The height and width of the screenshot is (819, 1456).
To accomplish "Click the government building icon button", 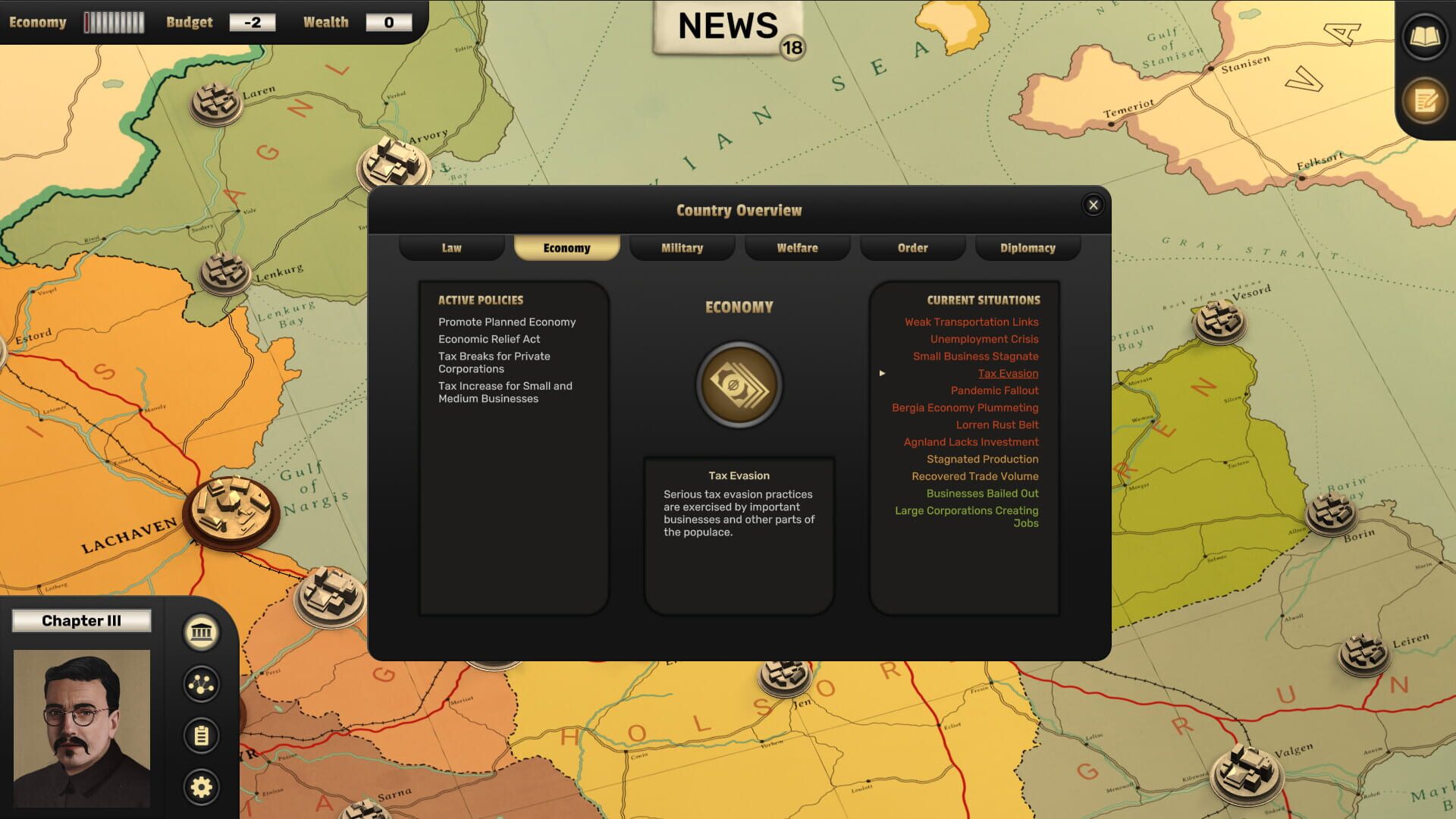I will (x=201, y=632).
